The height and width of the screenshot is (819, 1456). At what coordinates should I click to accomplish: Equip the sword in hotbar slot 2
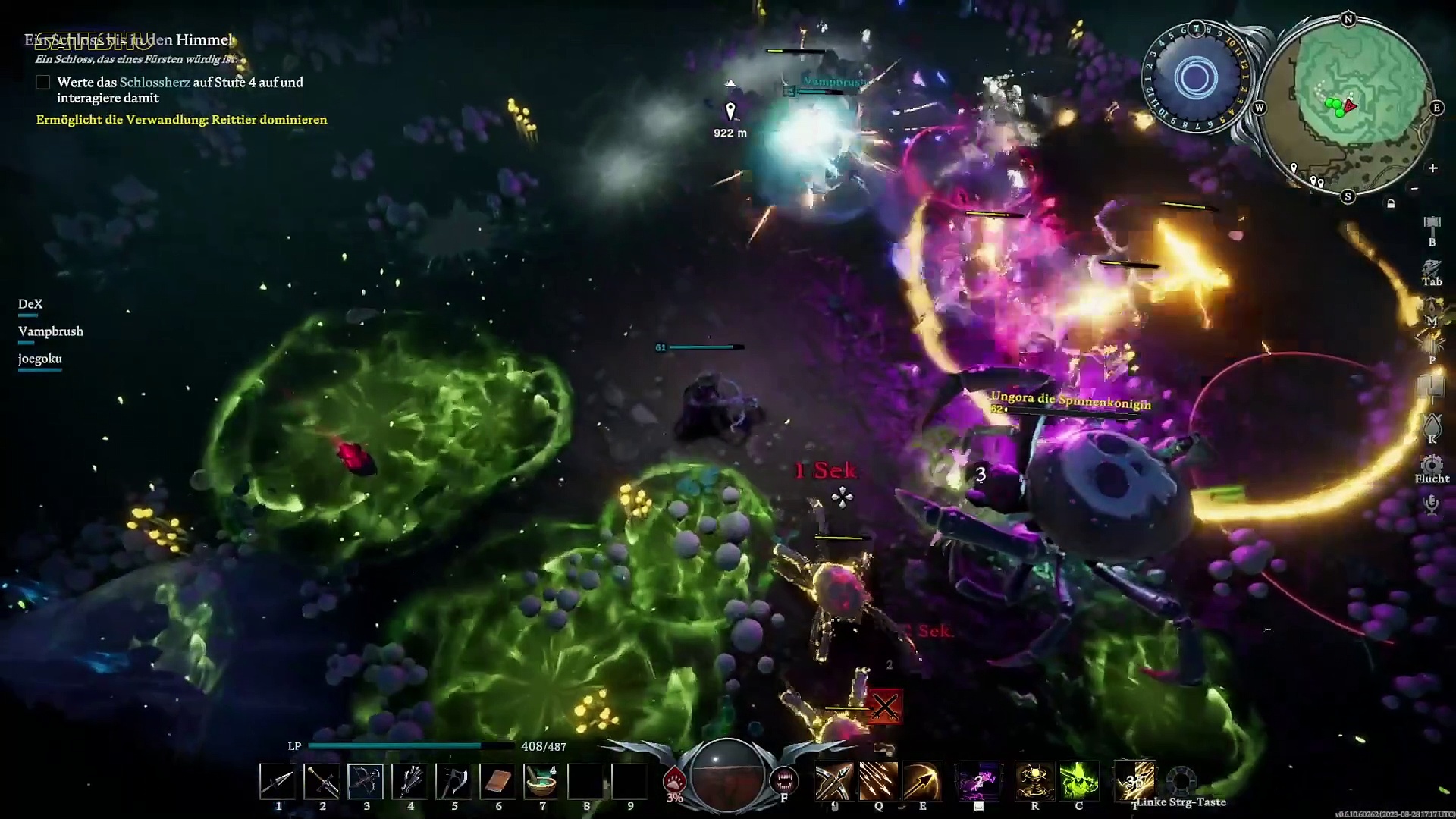322,781
